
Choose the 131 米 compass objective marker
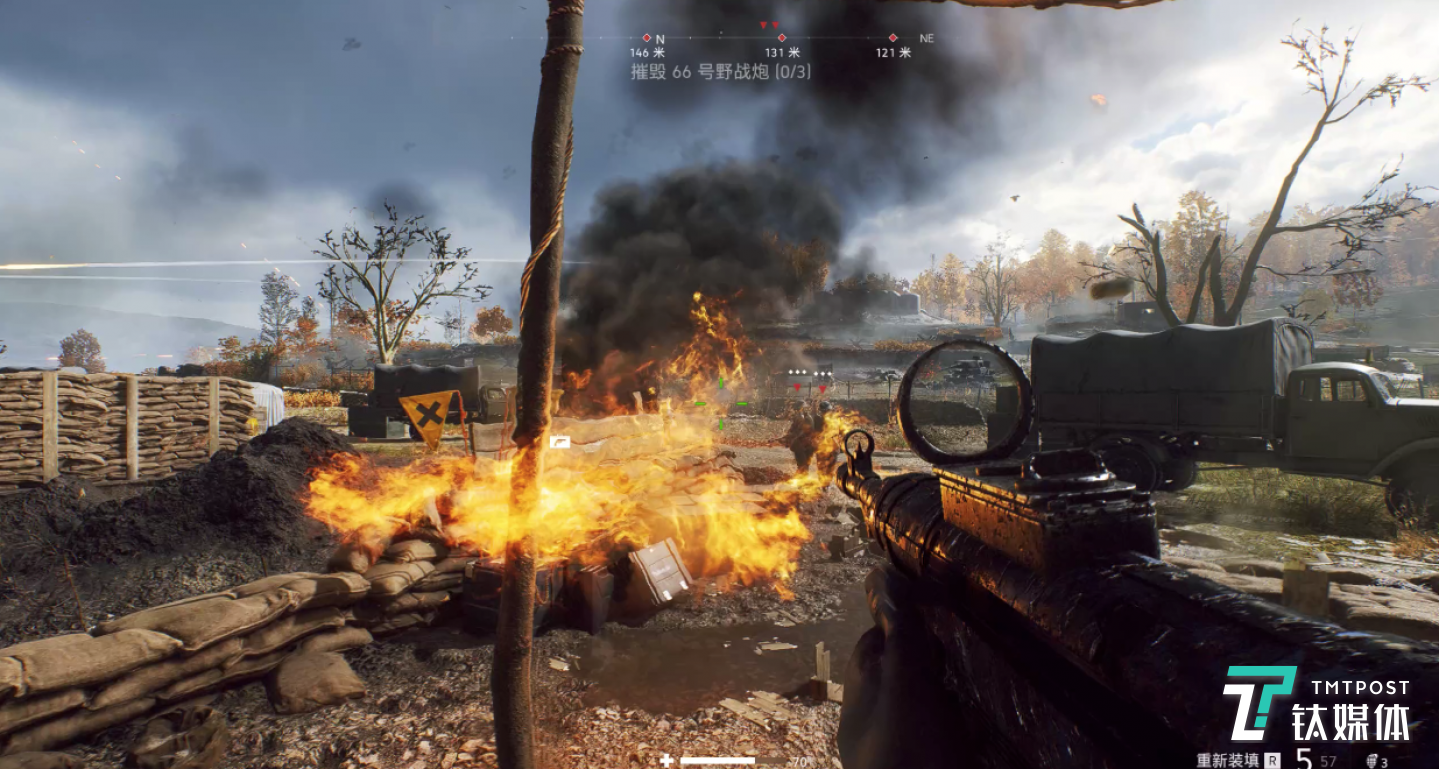(x=782, y=38)
